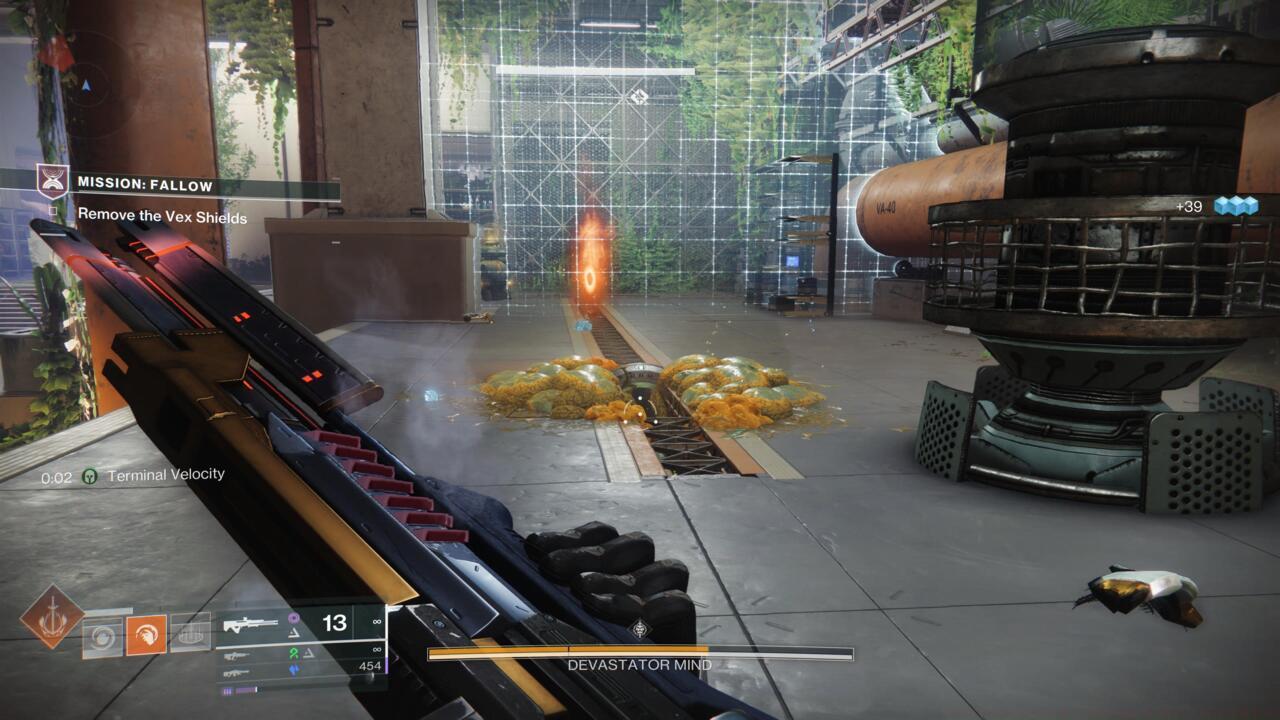This screenshot has height=720, width=1280.
Task: Activate the class ability rift icon
Action: [190, 633]
